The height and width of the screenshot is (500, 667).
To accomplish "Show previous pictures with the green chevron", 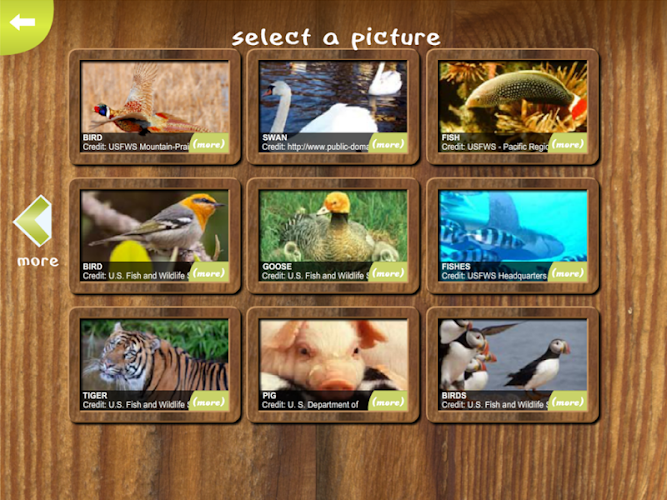I will [34, 222].
